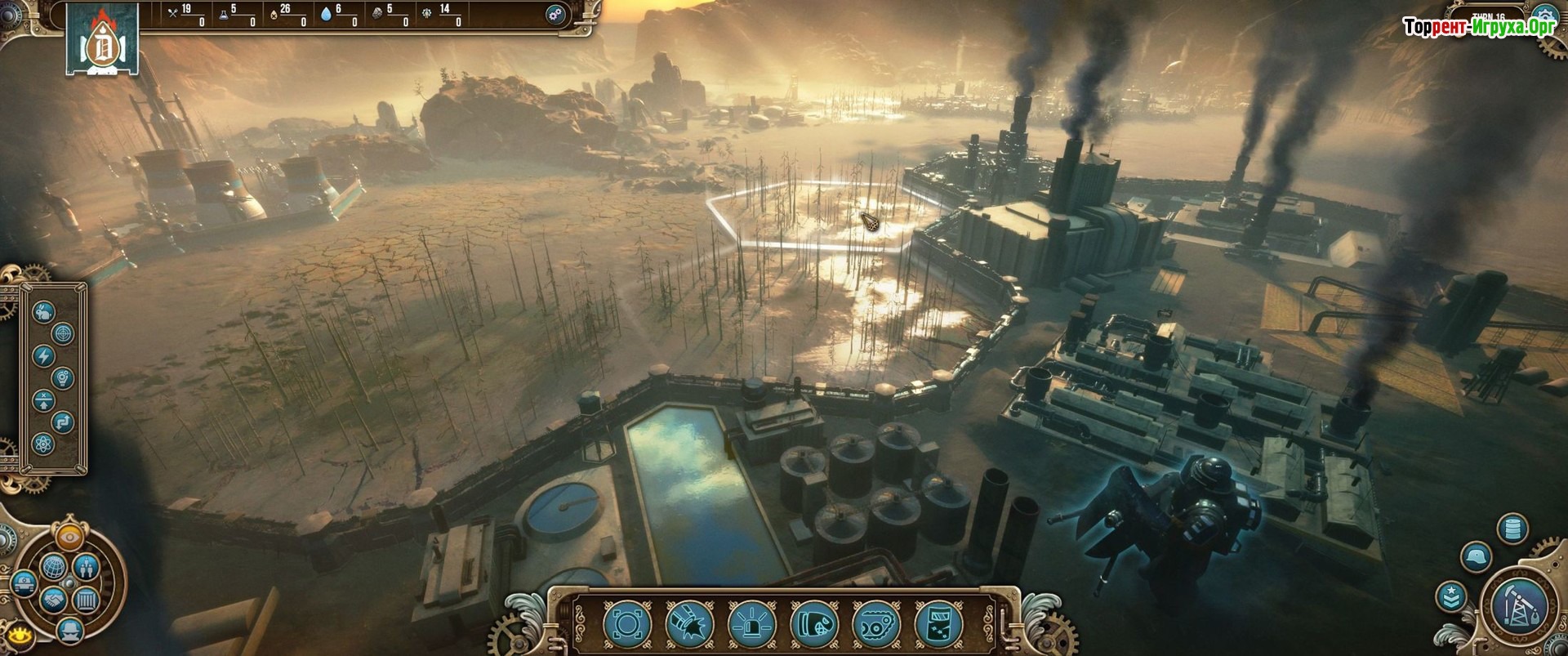Screen dimensions: 1568x656
Task: Show the three-people population button
Action: point(87,565)
